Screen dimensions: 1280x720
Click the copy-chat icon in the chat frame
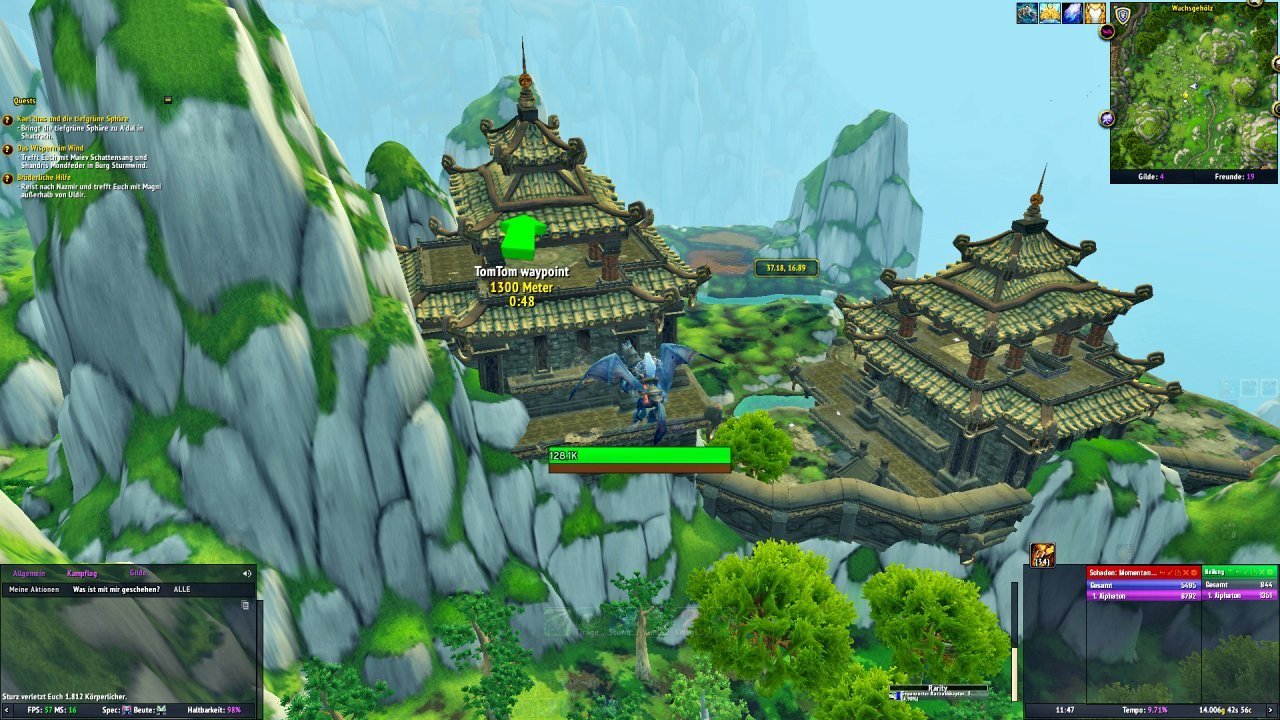[245, 605]
